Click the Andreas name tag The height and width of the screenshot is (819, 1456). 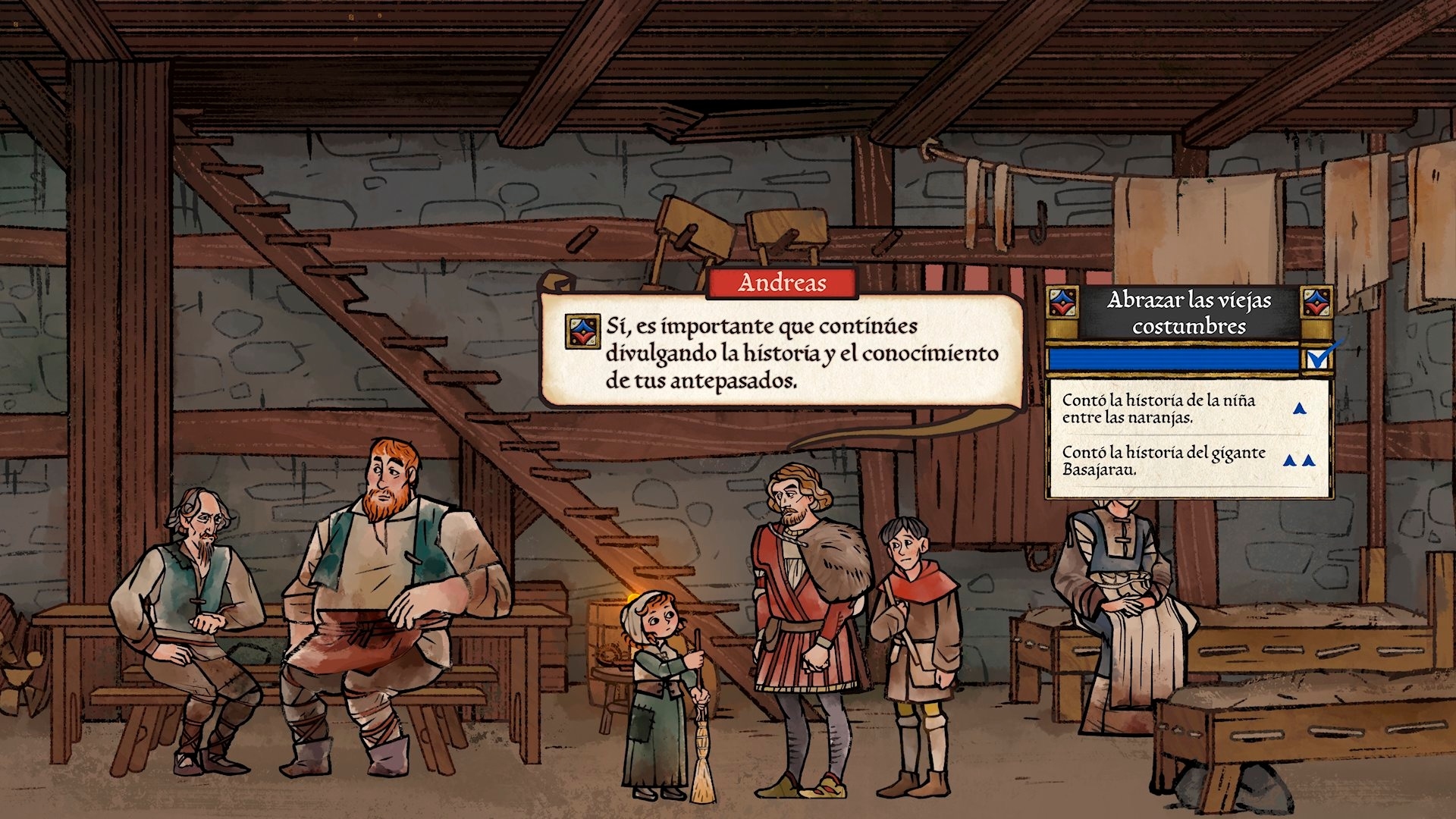pyautogui.click(x=782, y=283)
